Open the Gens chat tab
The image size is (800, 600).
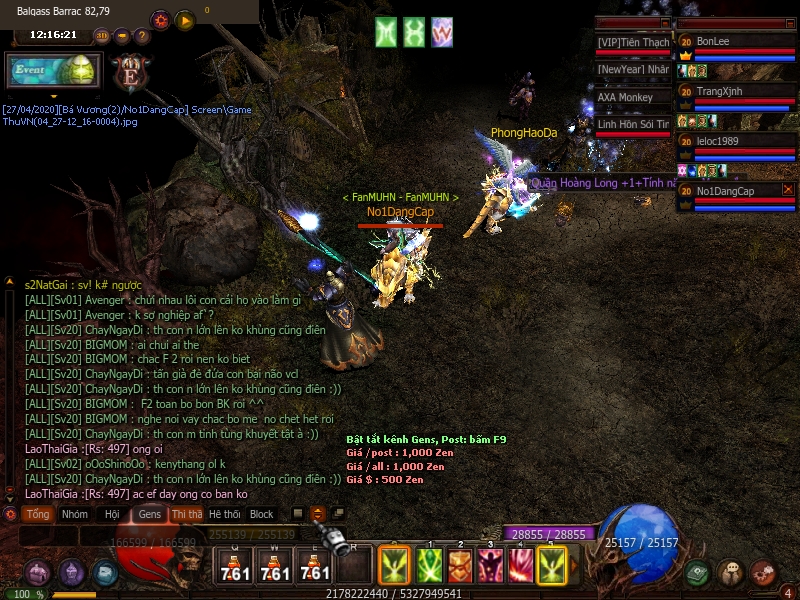pos(149,514)
